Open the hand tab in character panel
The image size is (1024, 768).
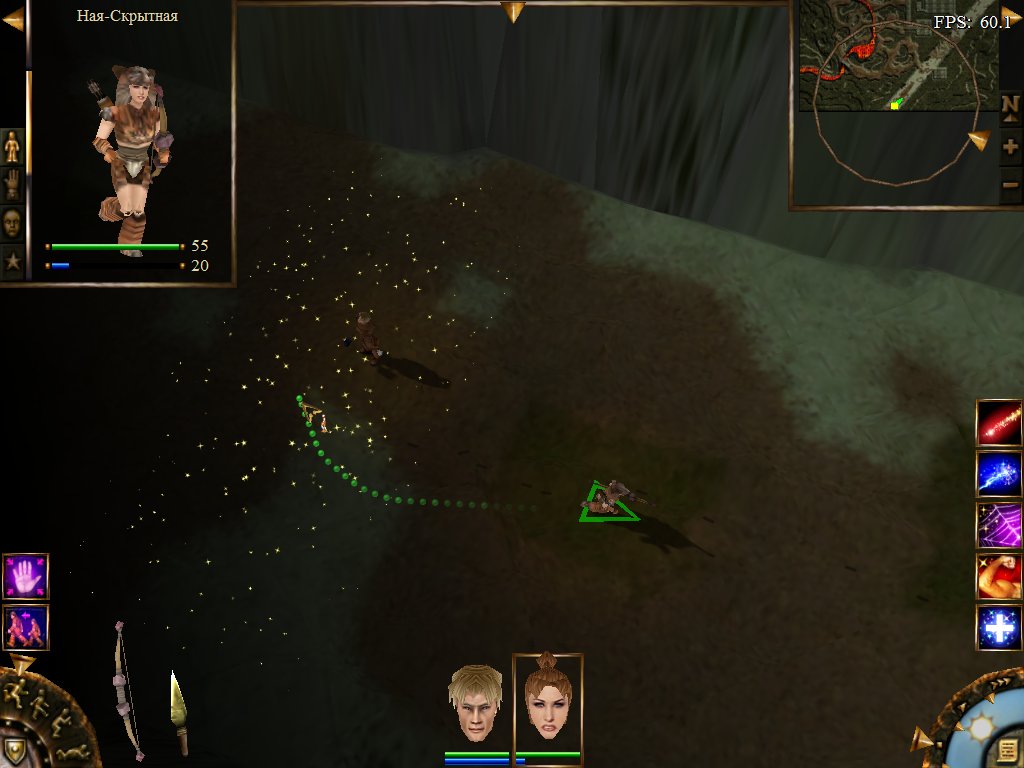(x=12, y=185)
